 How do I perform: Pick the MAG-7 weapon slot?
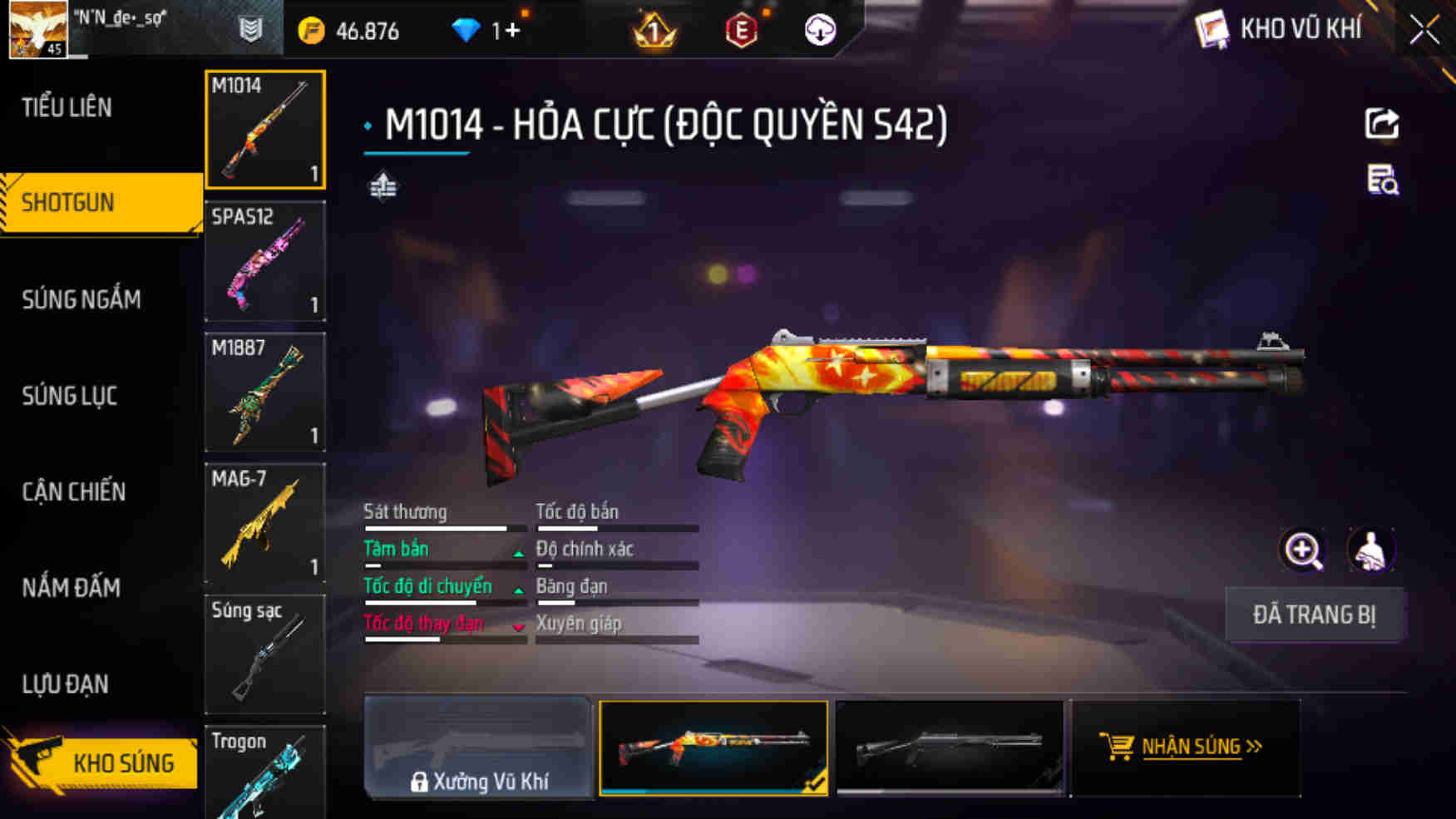click(x=264, y=523)
